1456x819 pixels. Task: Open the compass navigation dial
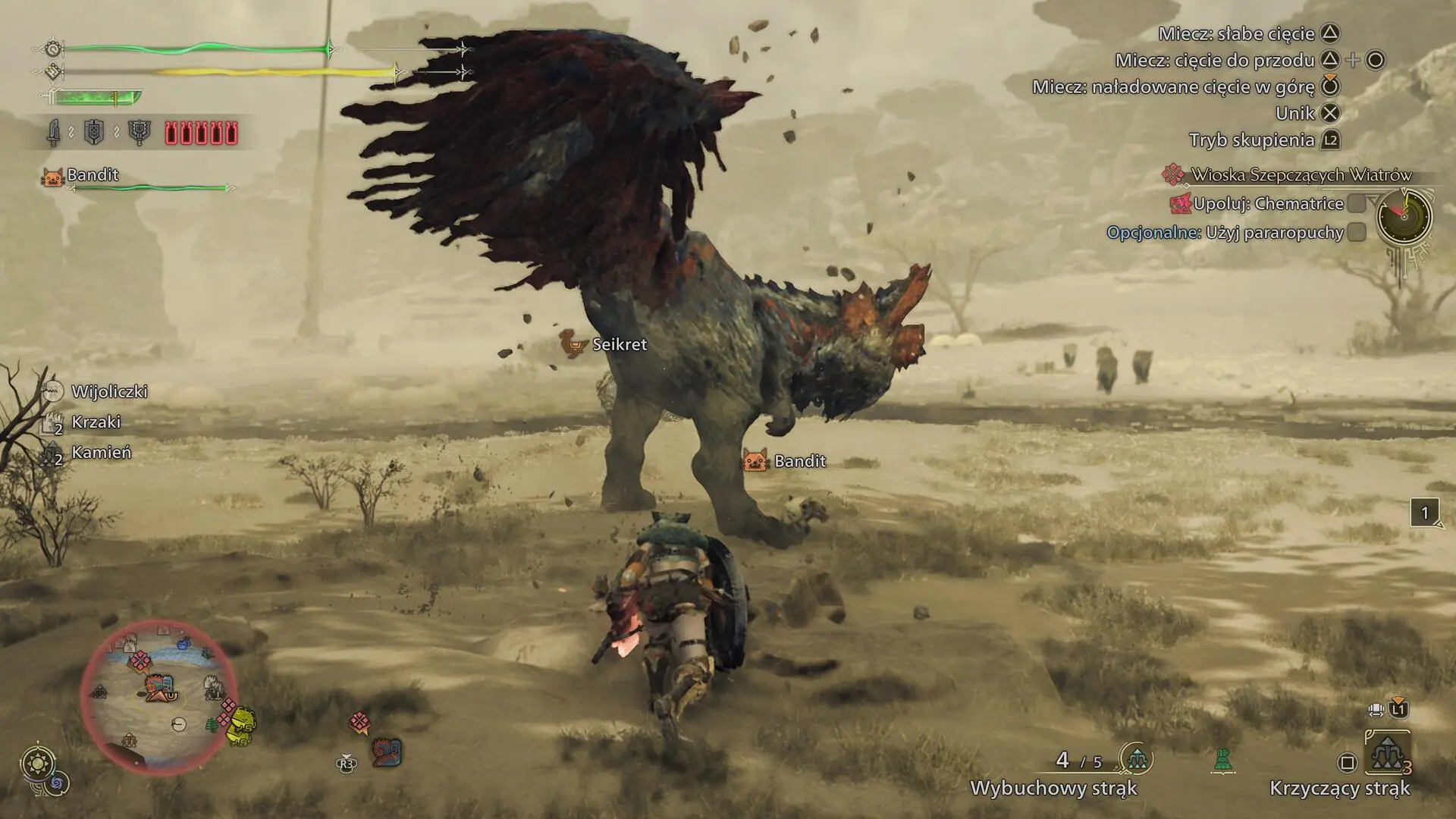[x=1404, y=219]
